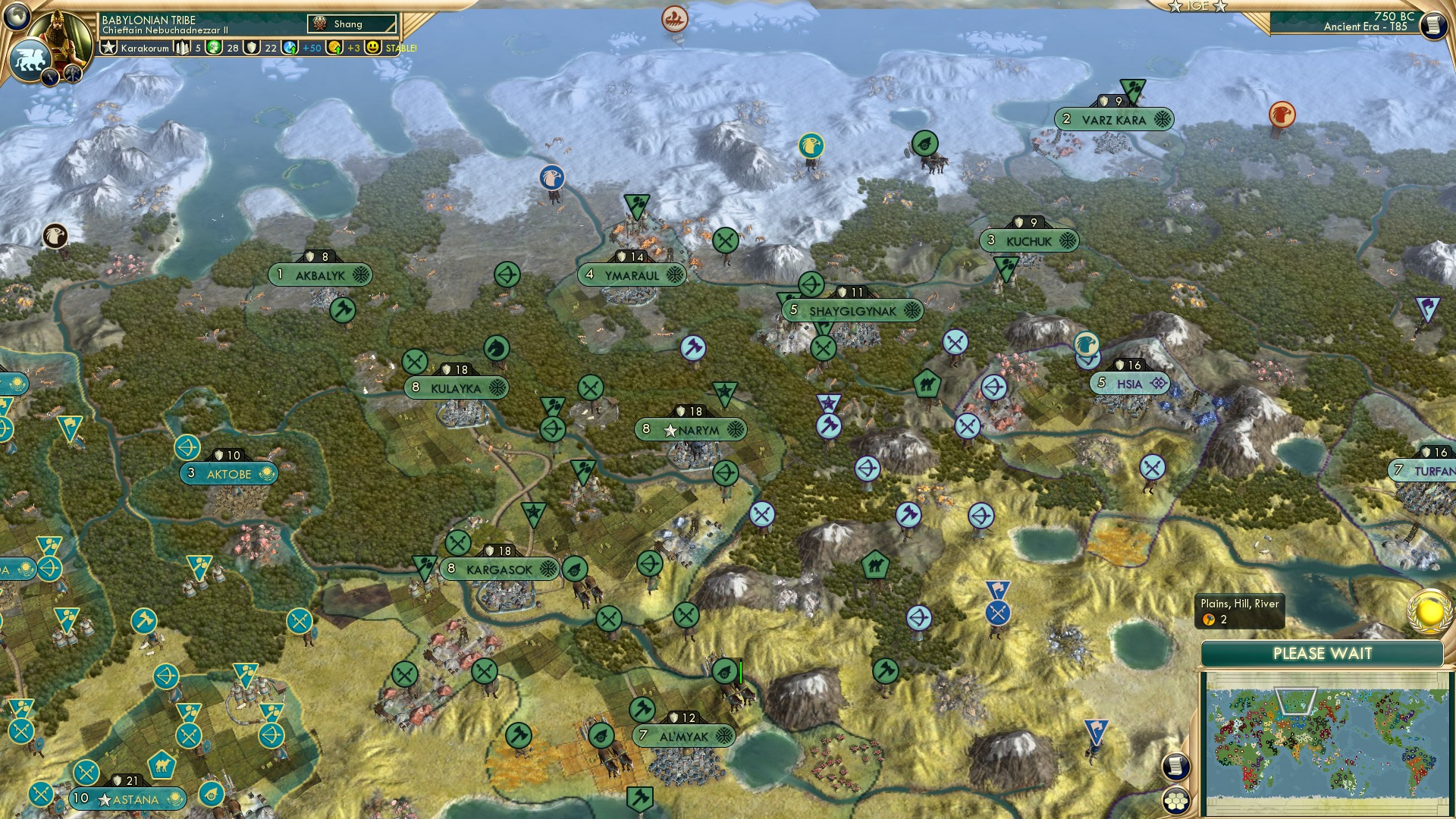Viewport: 1456px width, 819px height.
Task: Select the Kargasok city banner
Action: [x=497, y=569]
